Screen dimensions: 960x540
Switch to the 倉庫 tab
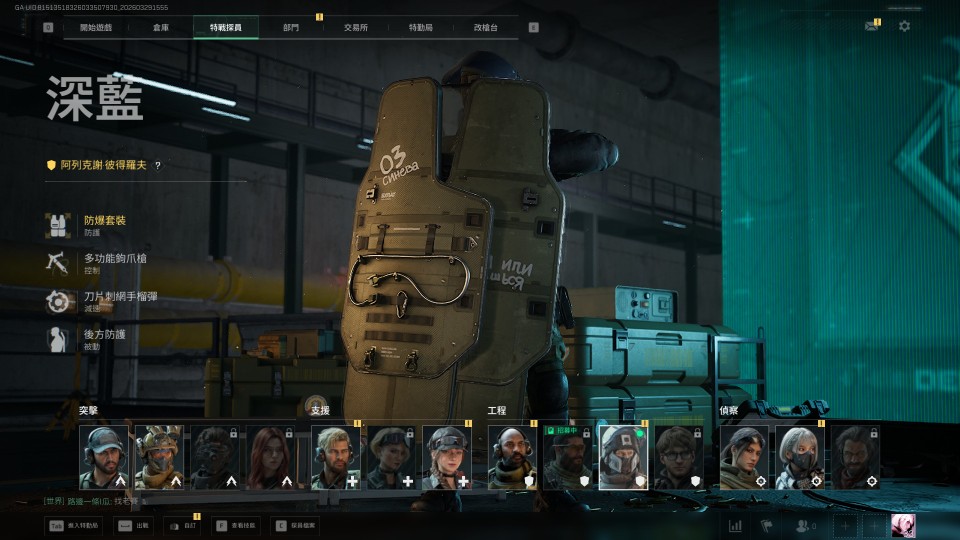[161, 27]
